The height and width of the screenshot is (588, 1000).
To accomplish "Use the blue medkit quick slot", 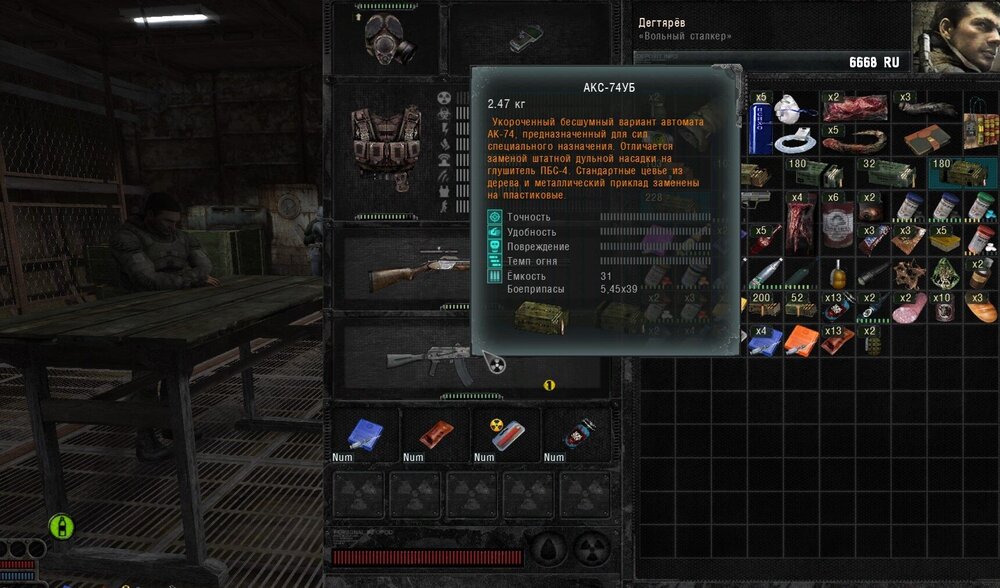I will 362,435.
